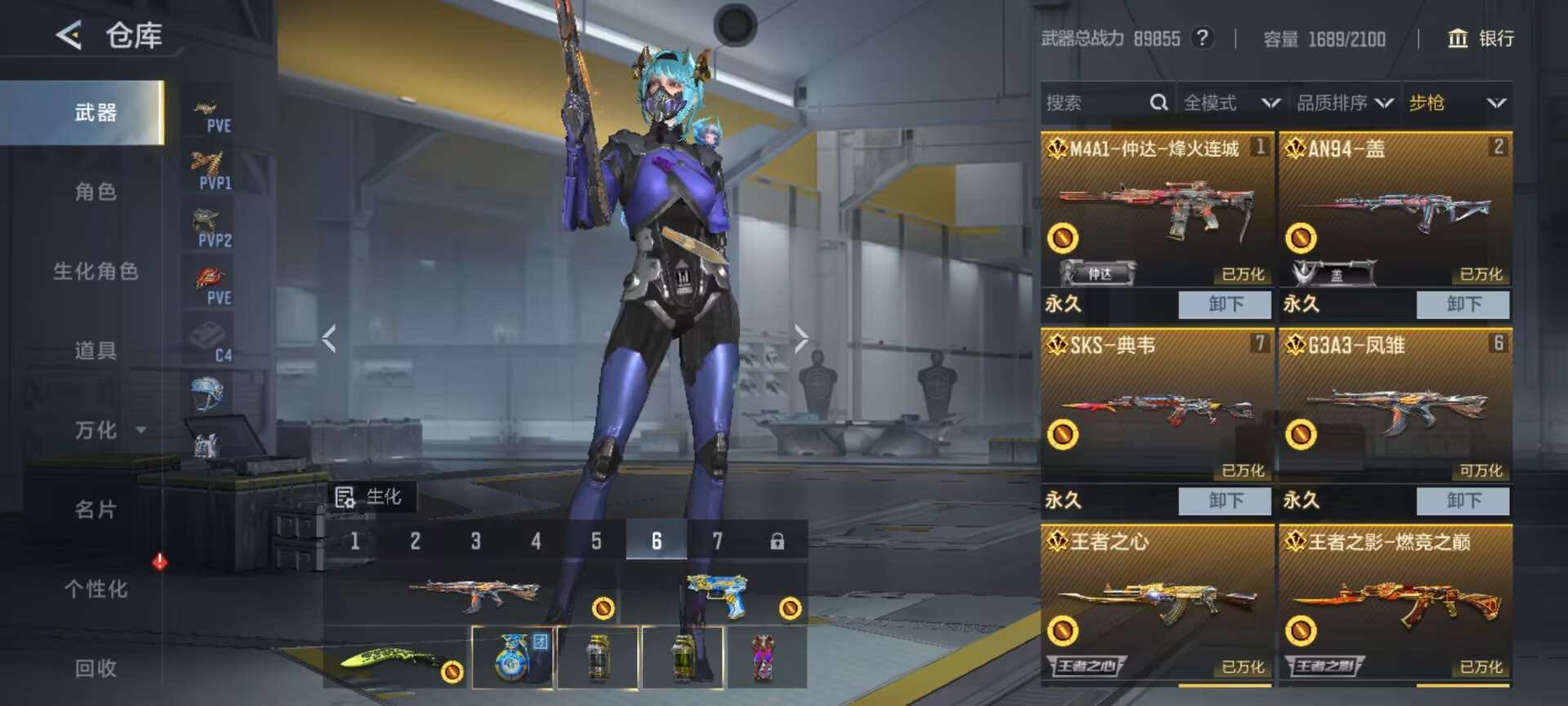Go back using the arrow beside 仓库
The height and width of the screenshot is (706, 1568).
click(x=69, y=35)
